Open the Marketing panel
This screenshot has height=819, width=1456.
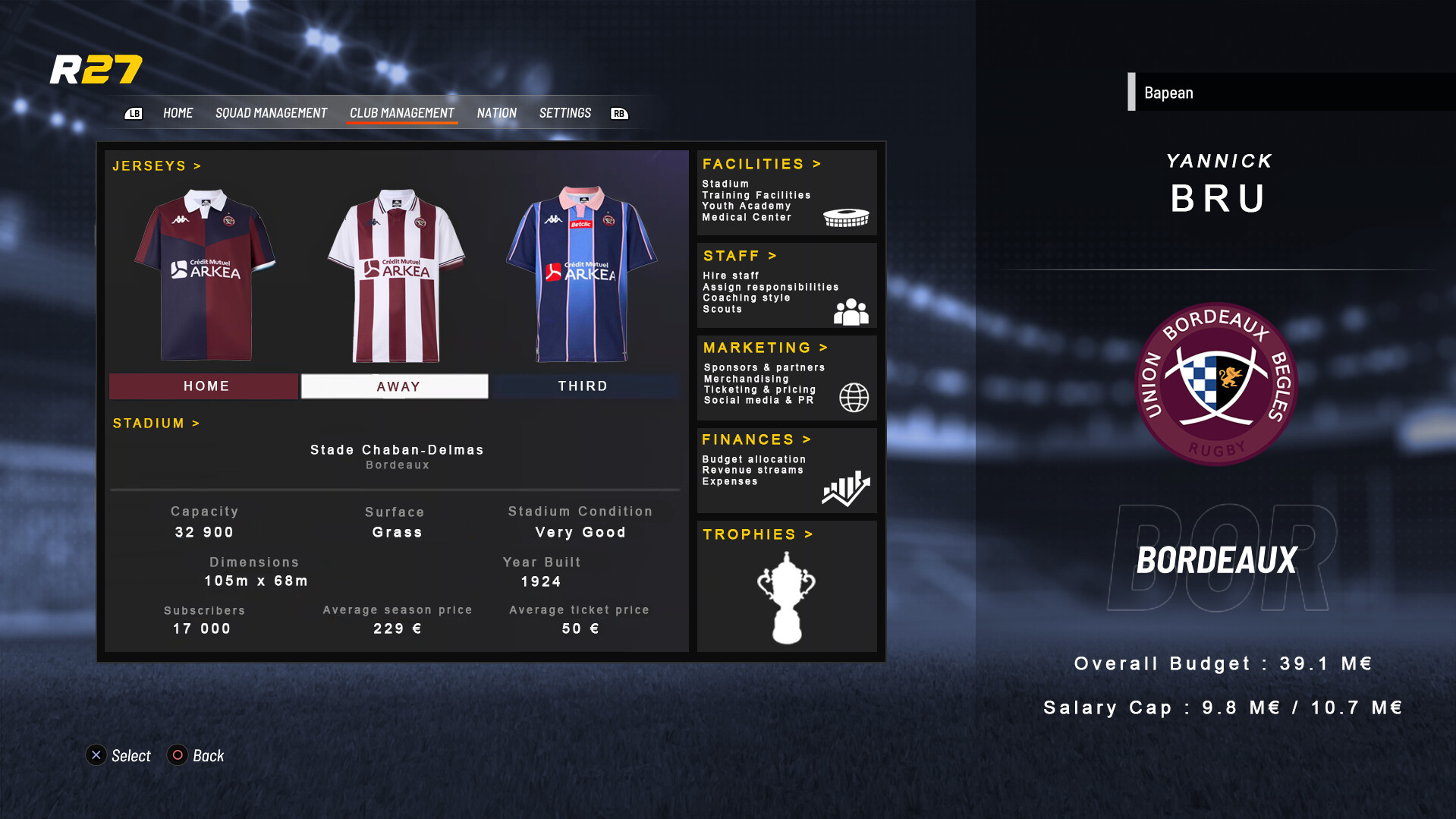pos(786,377)
